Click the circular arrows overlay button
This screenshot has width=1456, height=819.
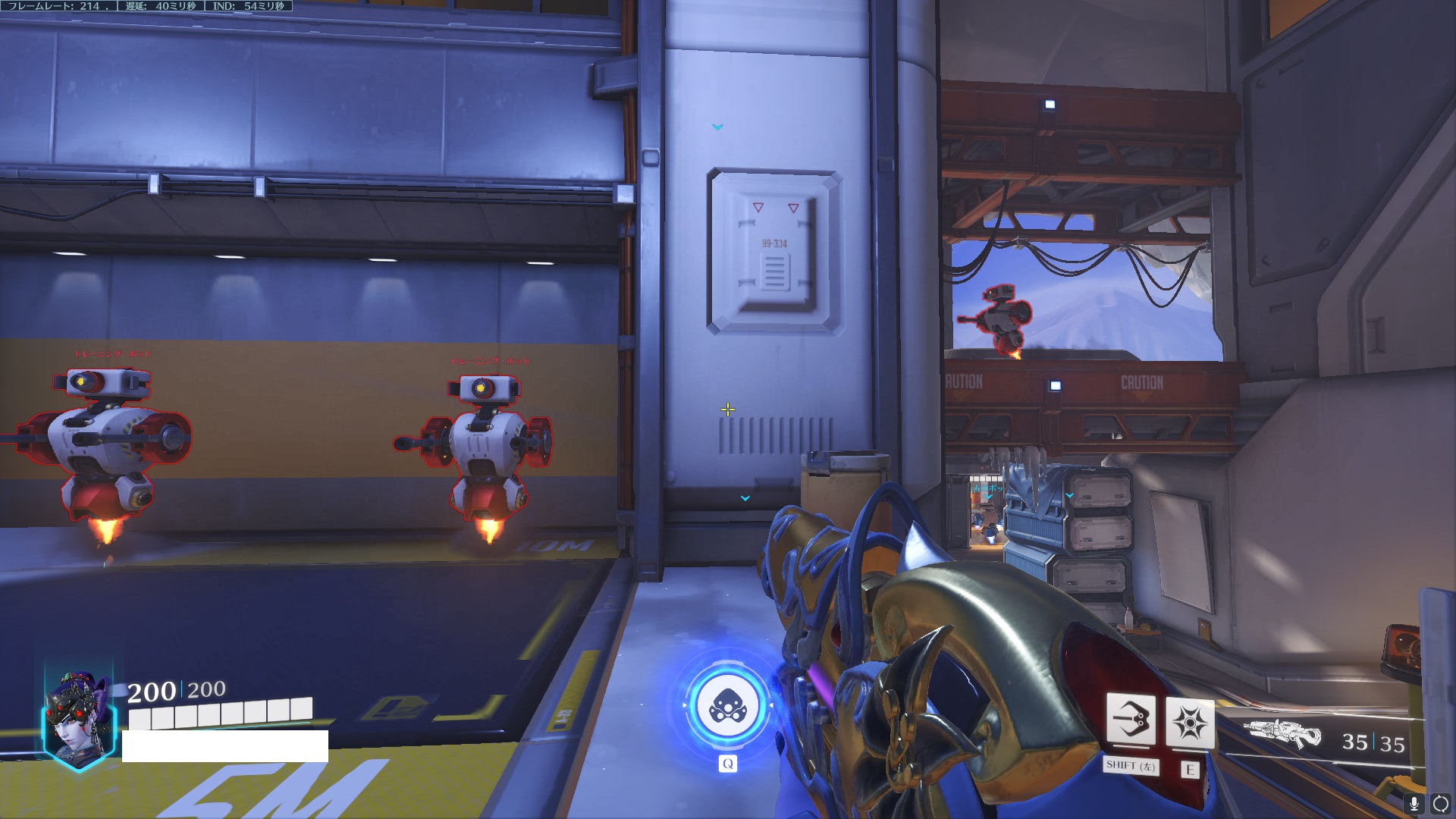pyautogui.click(x=1440, y=803)
